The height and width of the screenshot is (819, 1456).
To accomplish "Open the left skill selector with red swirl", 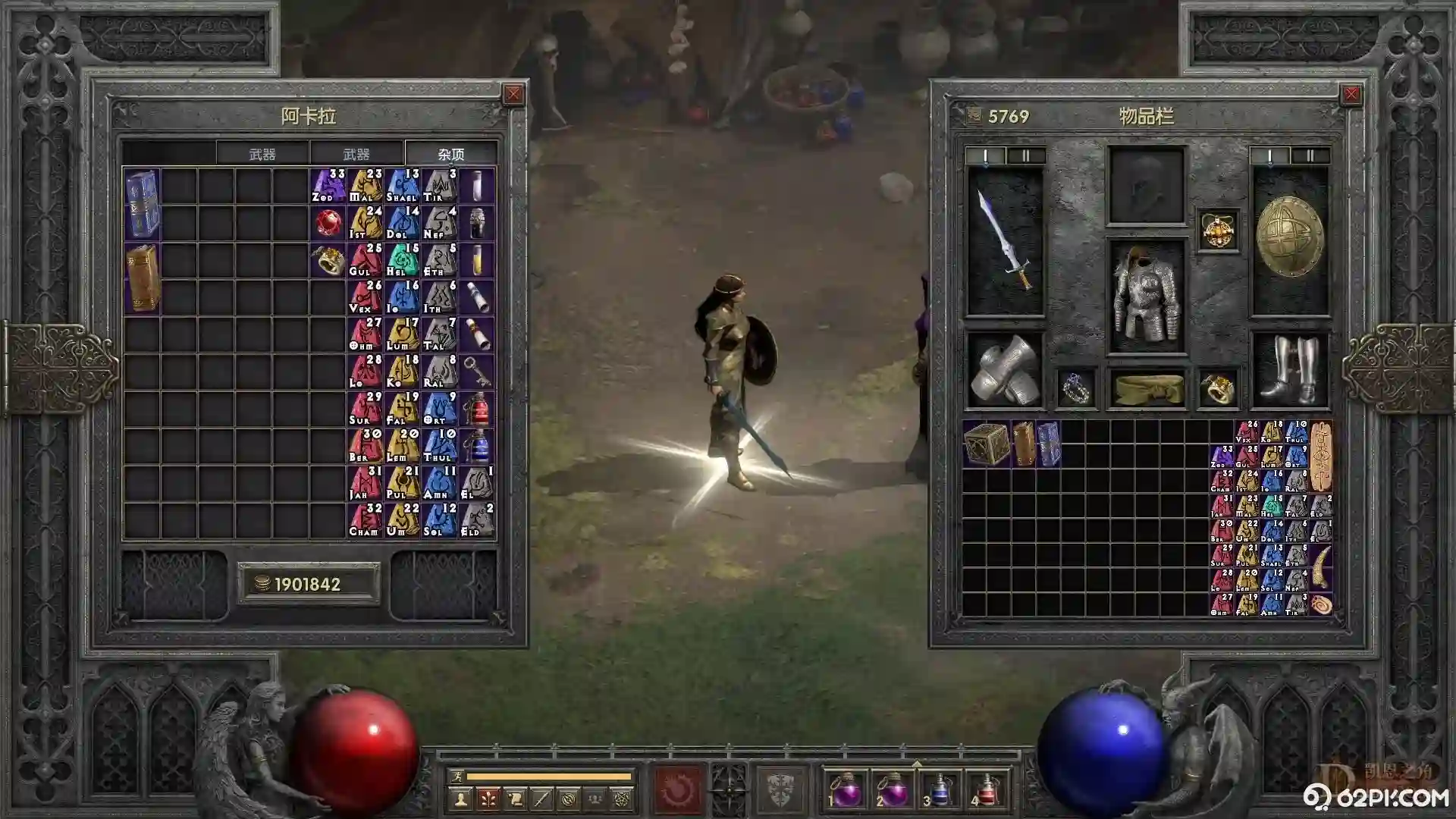I will point(677,789).
